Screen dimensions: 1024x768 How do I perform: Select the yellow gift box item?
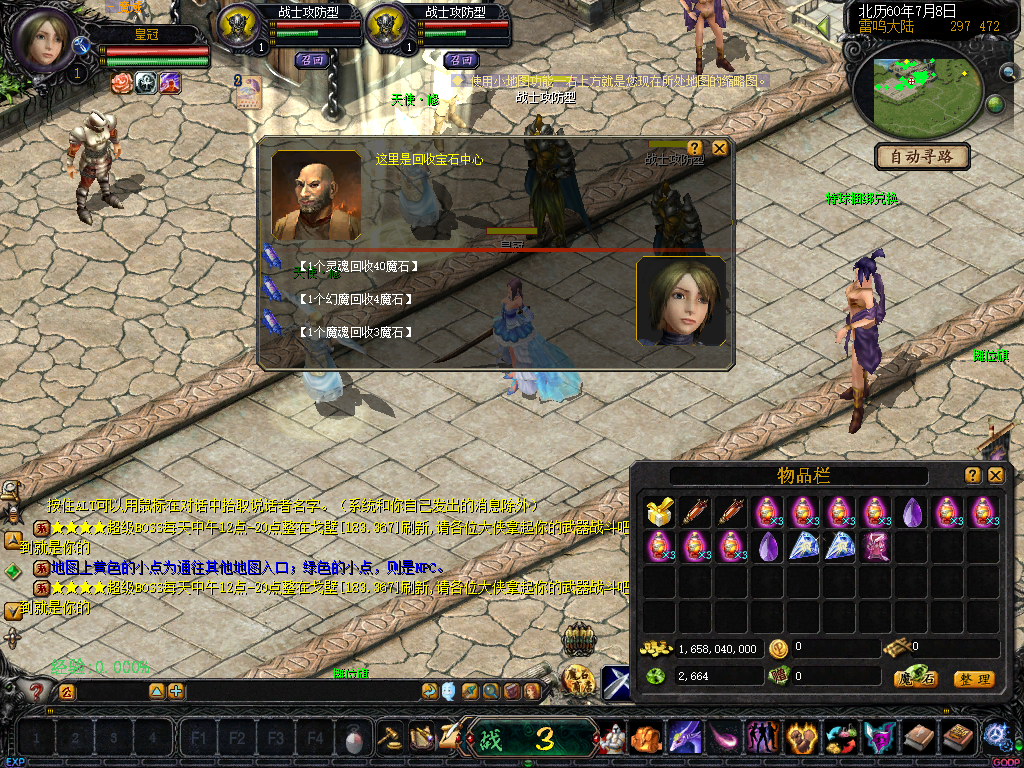658,512
